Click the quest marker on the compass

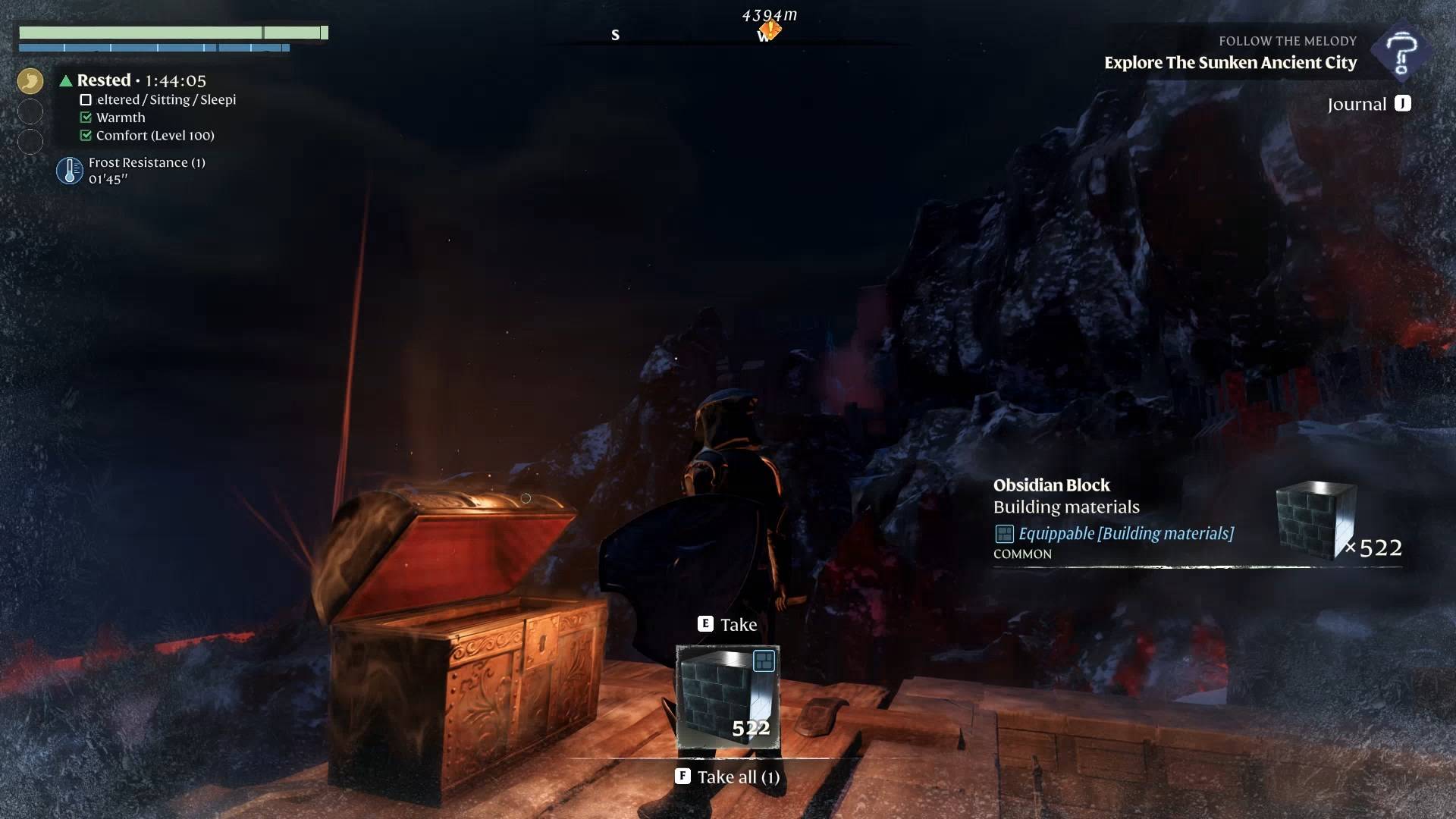pos(770,30)
